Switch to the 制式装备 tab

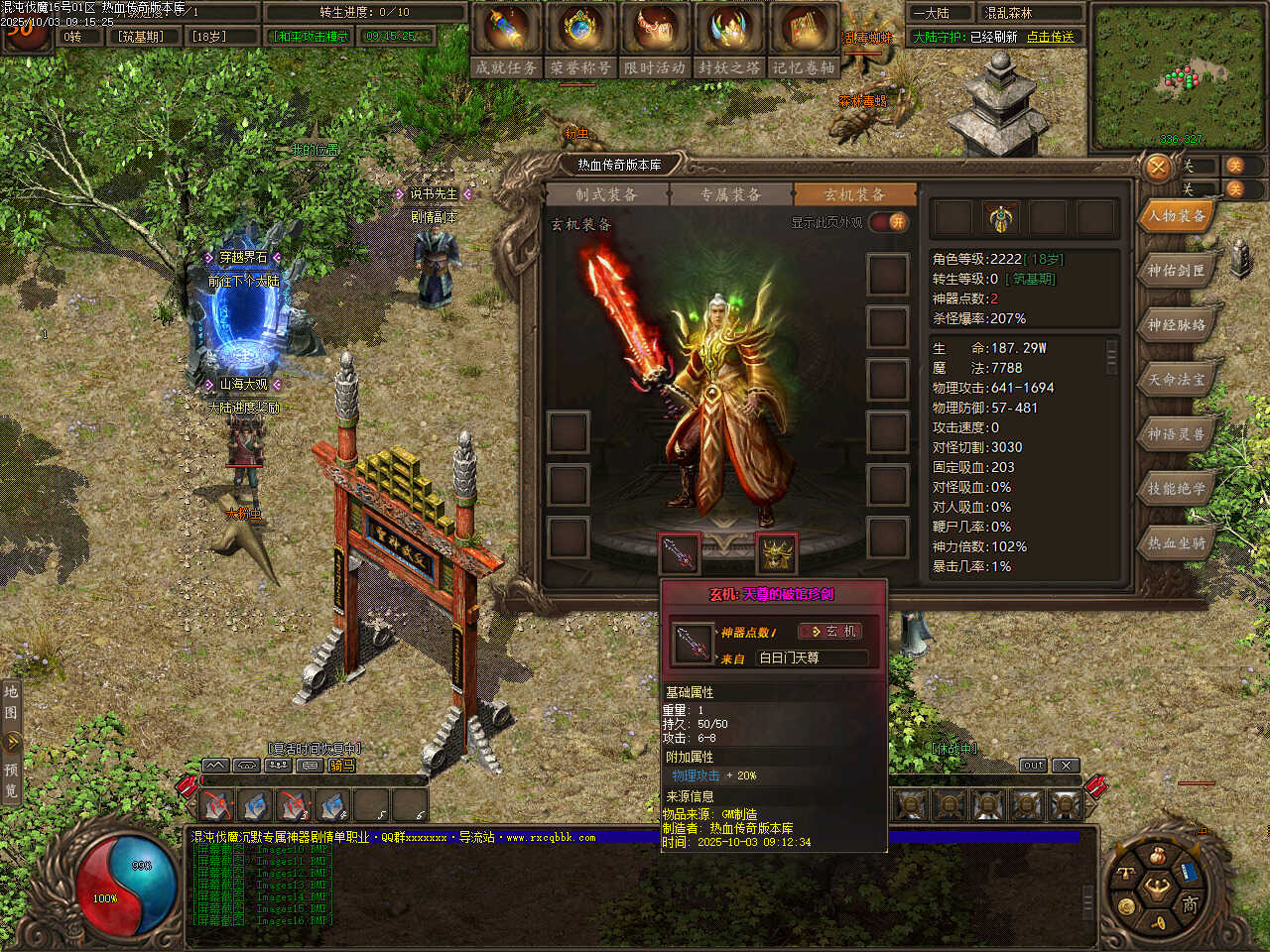[606, 194]
